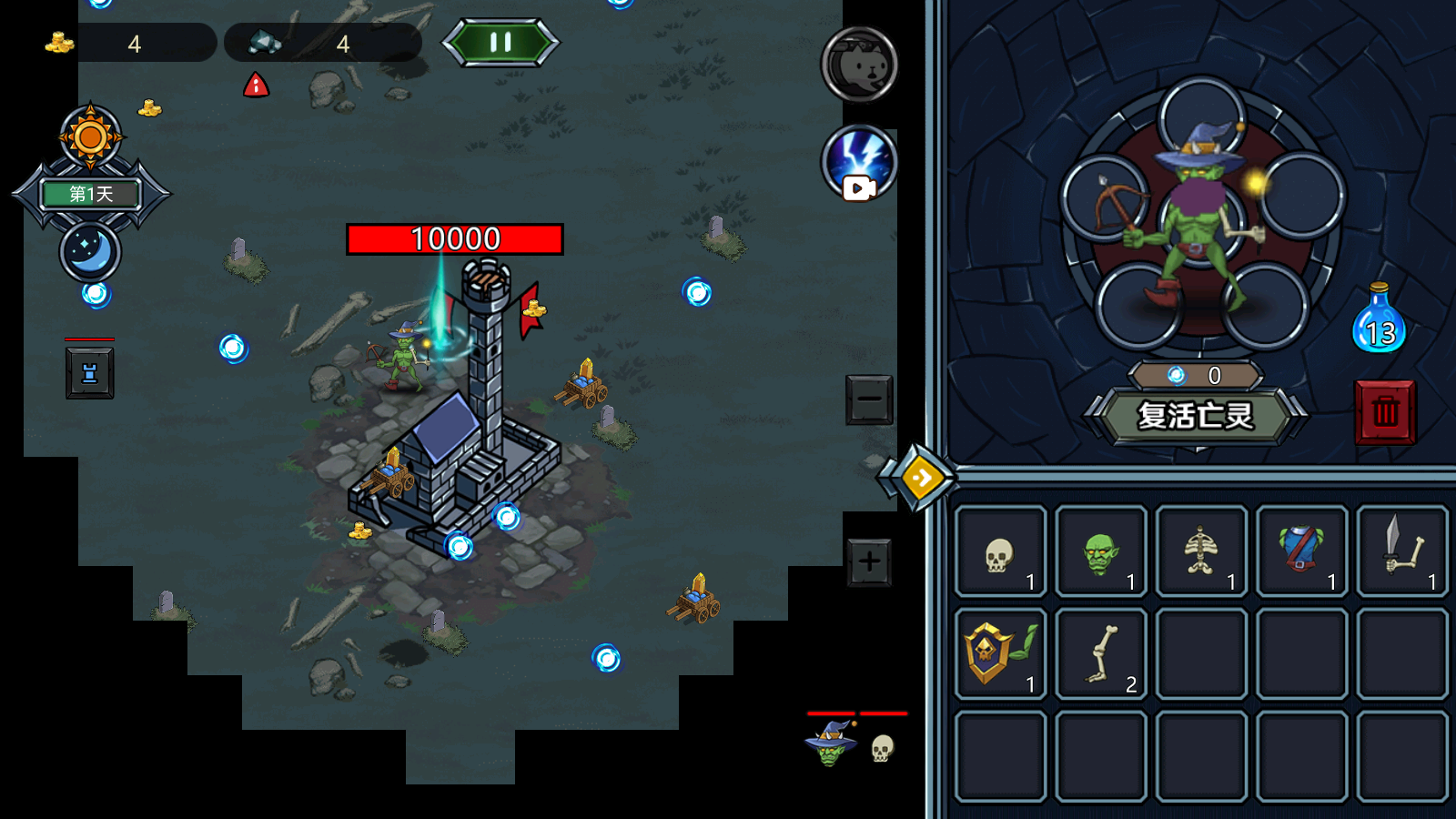Screen dimensions: 1456x819
Task: Activate the lightning video ad ability
Action: [859, 163]
